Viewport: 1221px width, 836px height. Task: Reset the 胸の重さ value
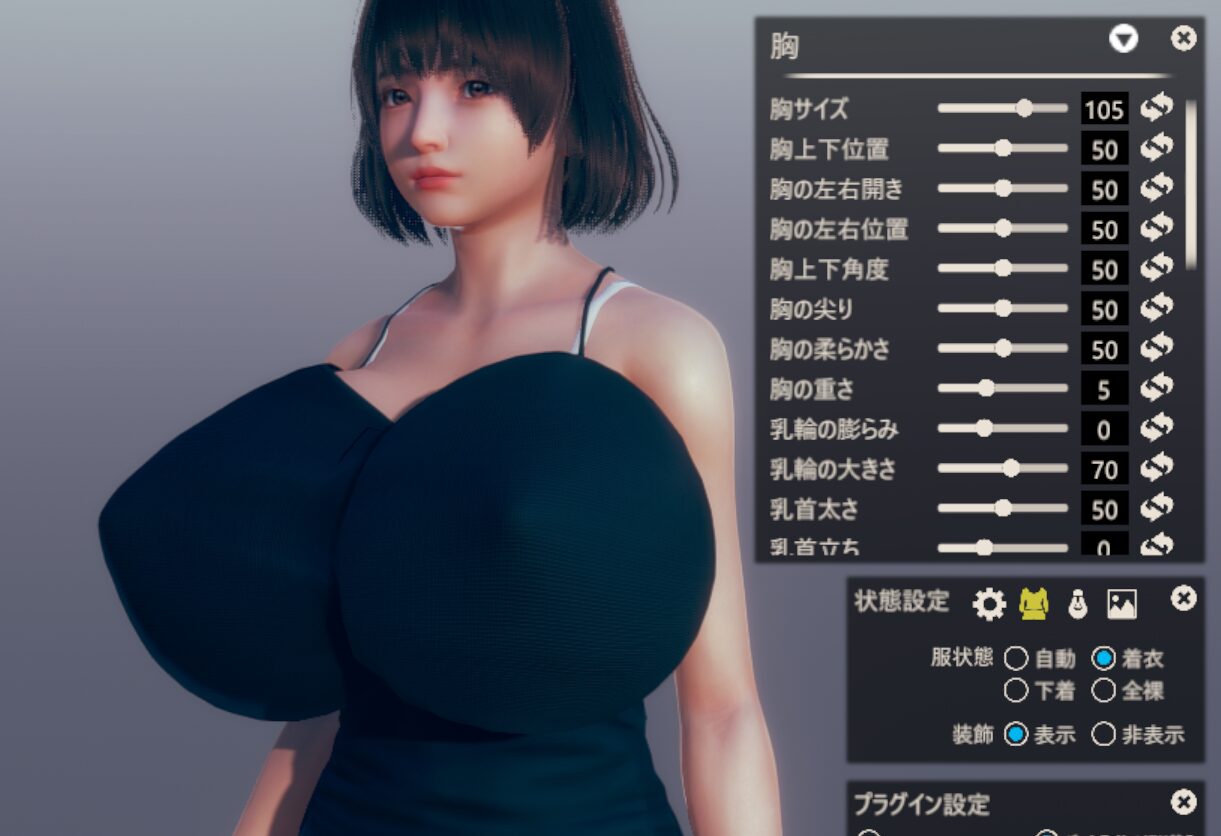pyautogui.click(x=1157, y=388)
